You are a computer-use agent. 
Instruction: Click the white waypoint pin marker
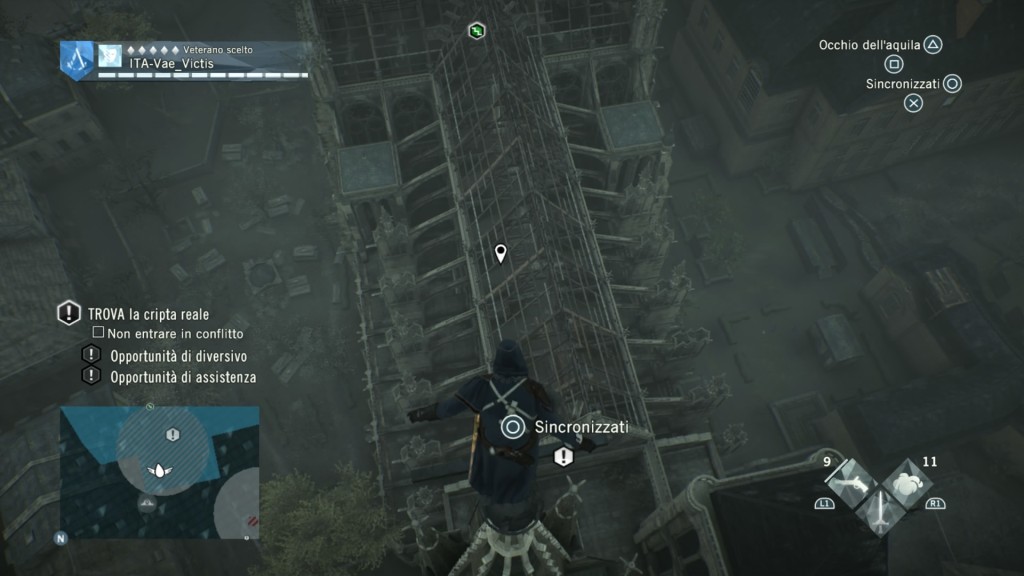[501, 253]
